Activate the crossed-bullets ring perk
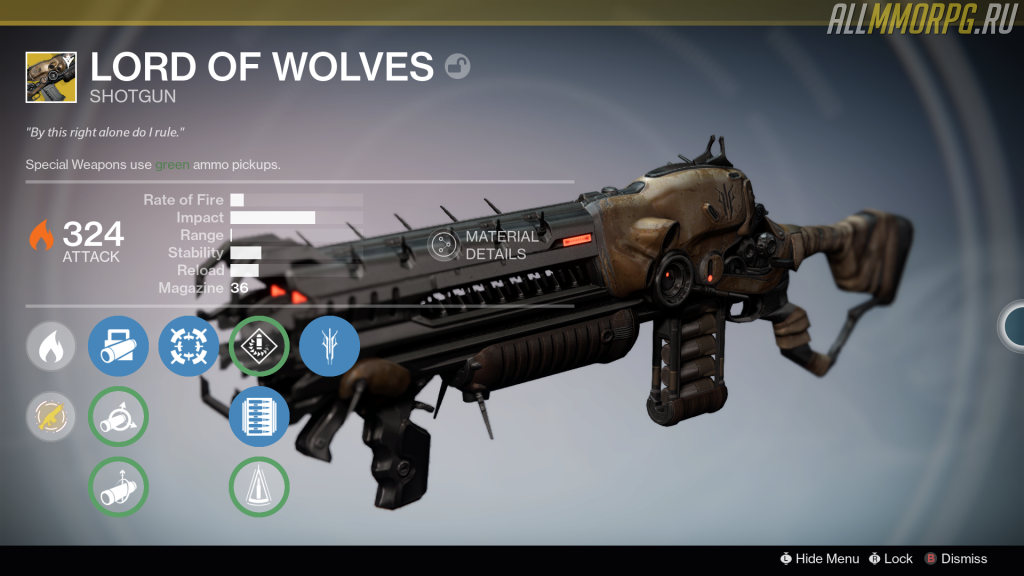The image size is (1024, 576). [189, 346]
